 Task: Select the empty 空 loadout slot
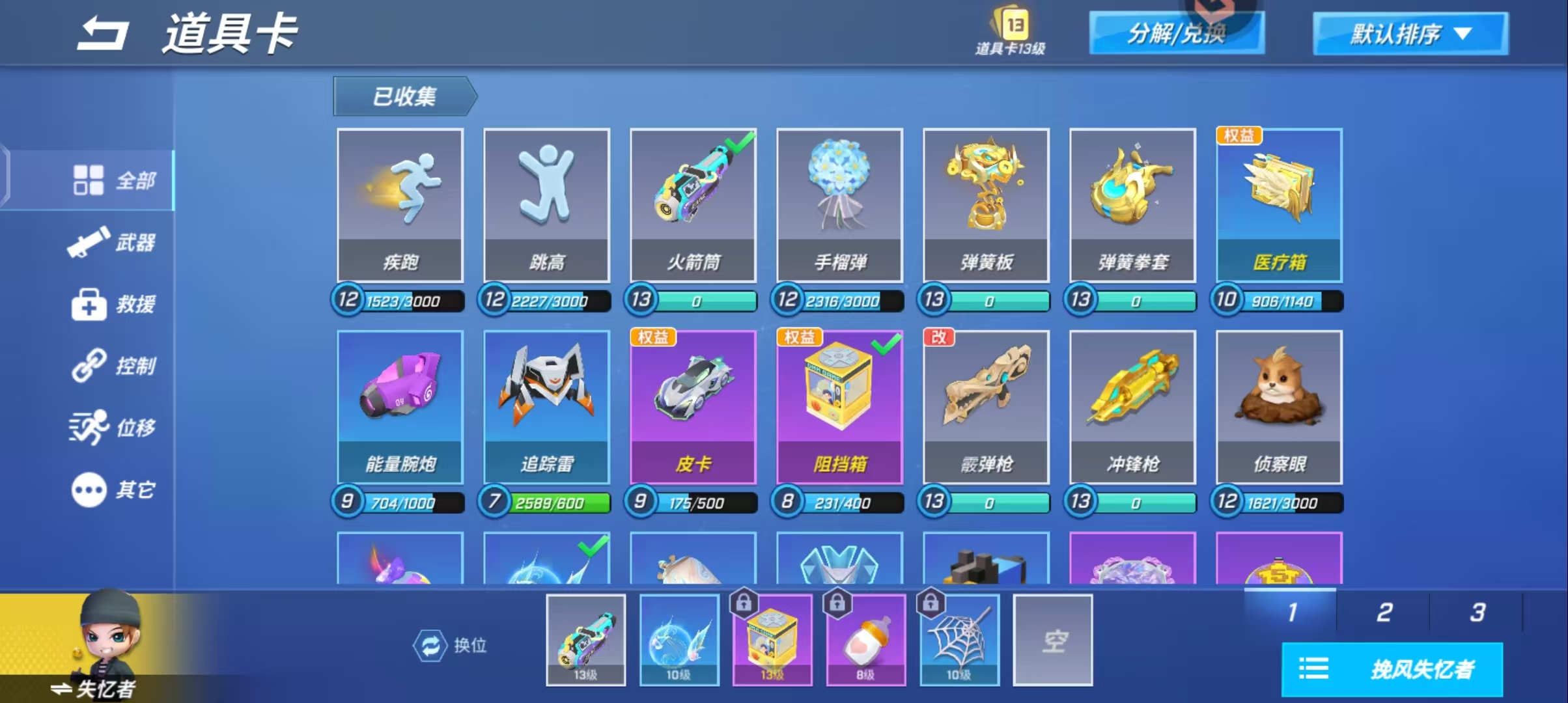pos(1052,640)
